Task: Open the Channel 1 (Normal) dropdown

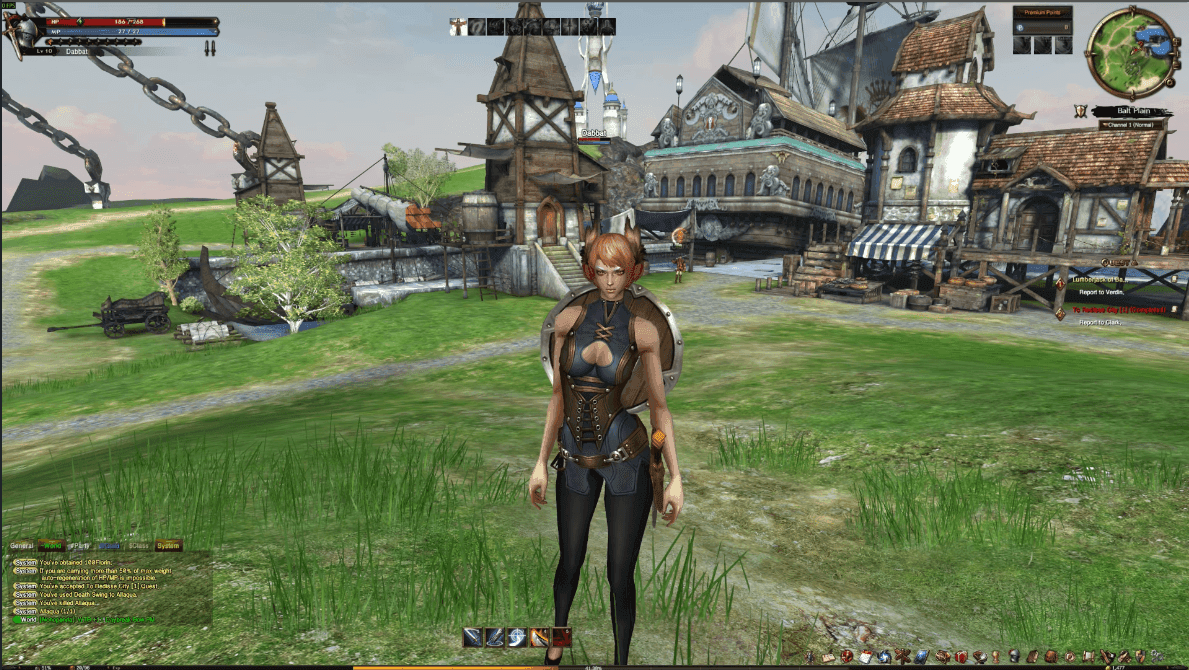Action: pyautogui.click(x=1131, y=125)
